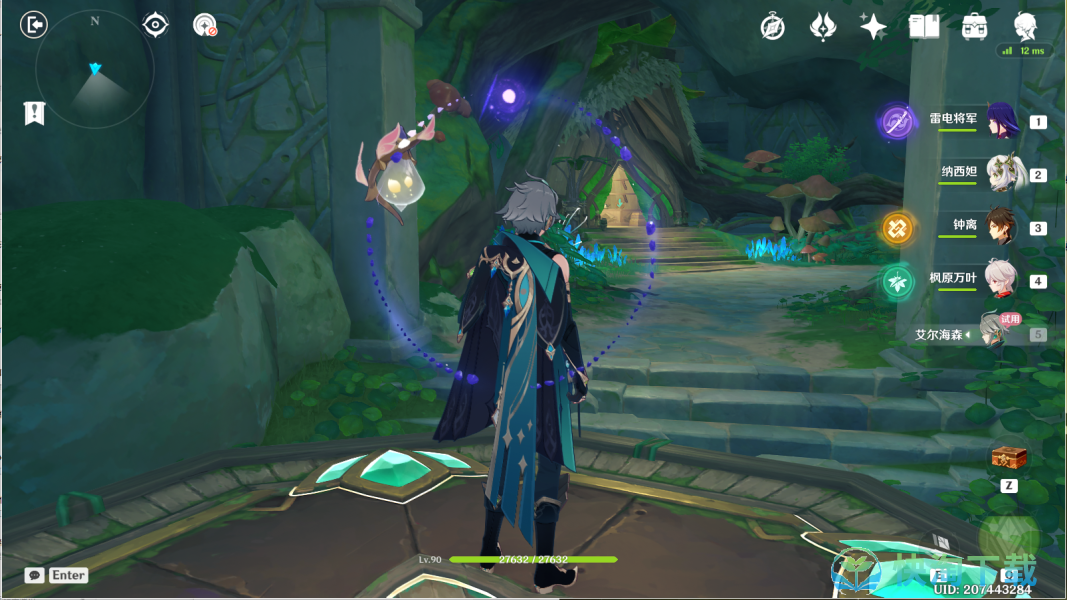Click the radar icon with red marker

click(x=205, y=25)
